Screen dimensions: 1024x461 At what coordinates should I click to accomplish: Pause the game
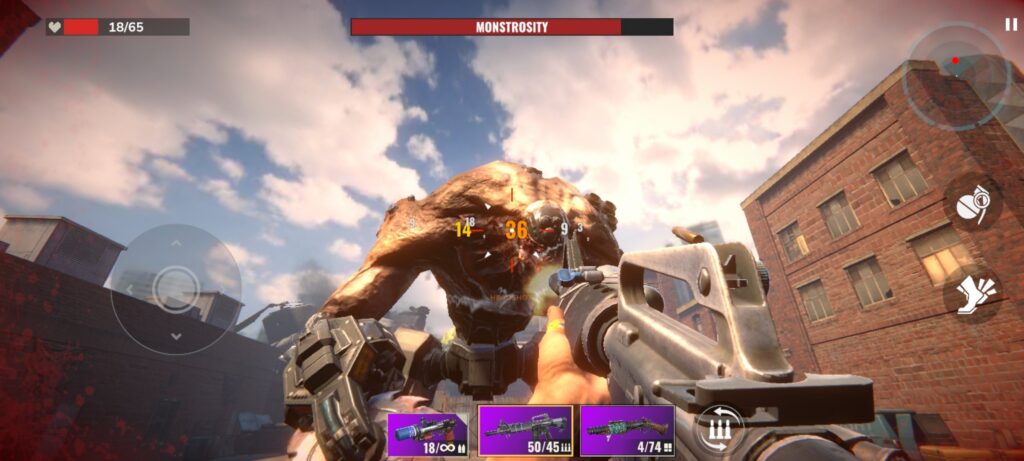tap(1010, 25)
